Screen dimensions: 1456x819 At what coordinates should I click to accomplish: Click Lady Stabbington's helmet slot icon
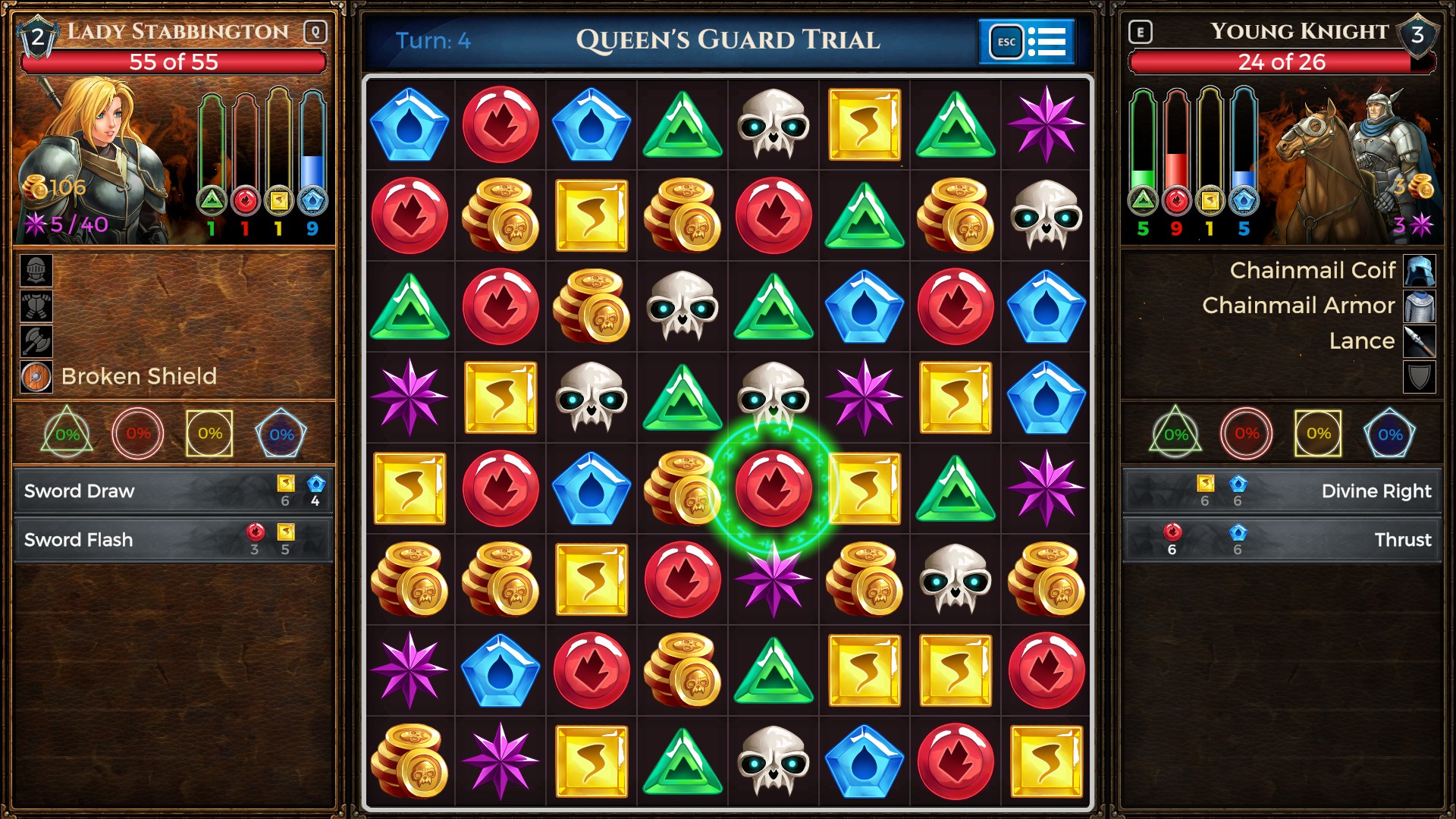[x=35, y=271]
